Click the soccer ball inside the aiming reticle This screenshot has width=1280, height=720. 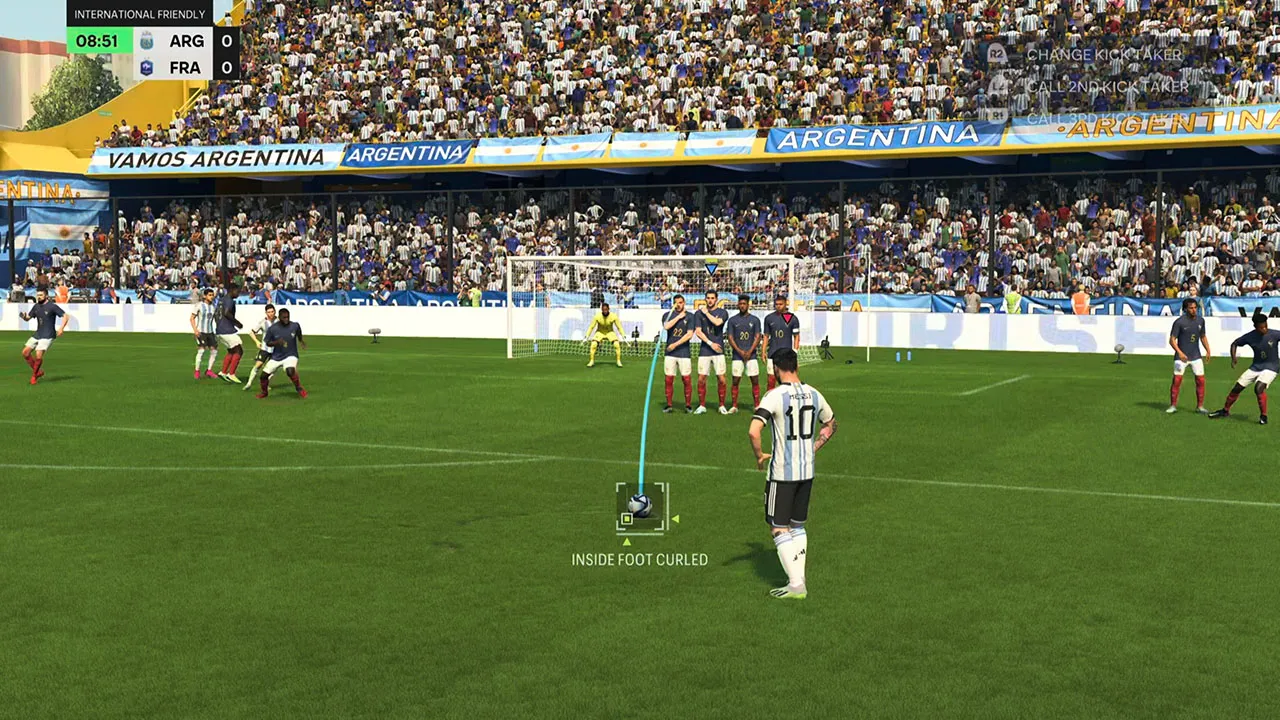pyautogui.click(x=639, y=503)
